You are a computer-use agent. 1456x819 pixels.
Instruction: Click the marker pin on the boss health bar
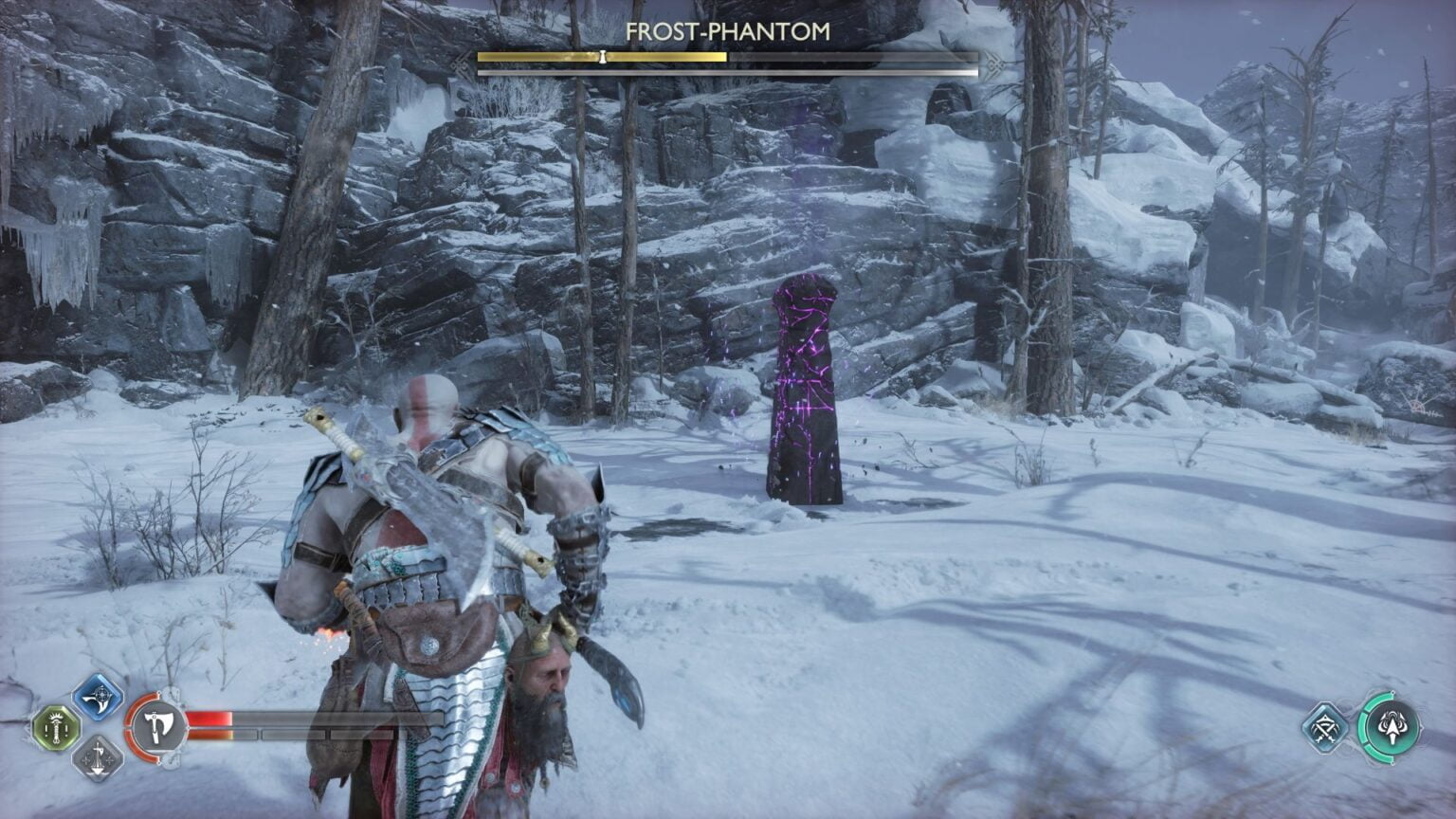pos(601,56)
